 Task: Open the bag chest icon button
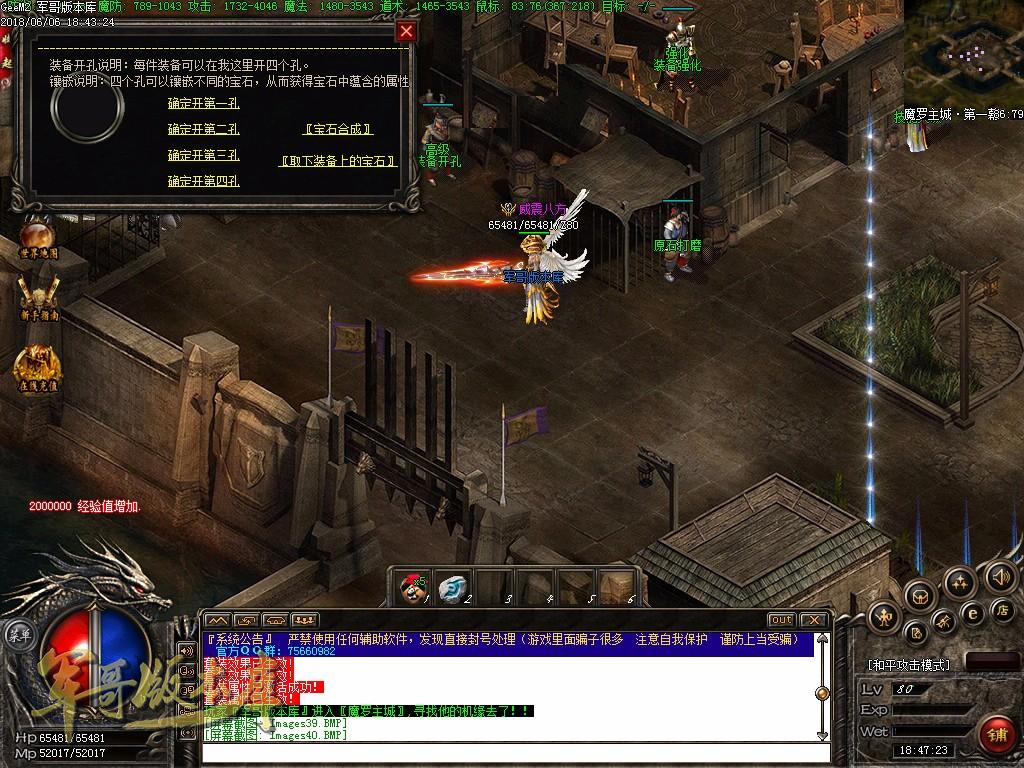click(x=919, y=597)
